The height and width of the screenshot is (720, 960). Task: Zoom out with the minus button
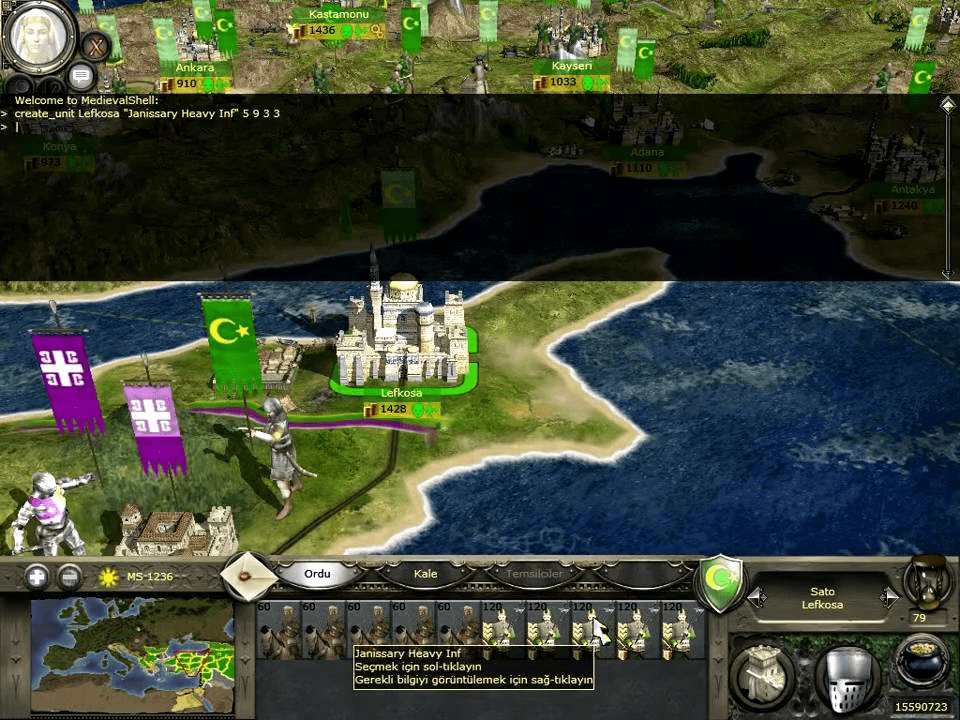point(69,577)
